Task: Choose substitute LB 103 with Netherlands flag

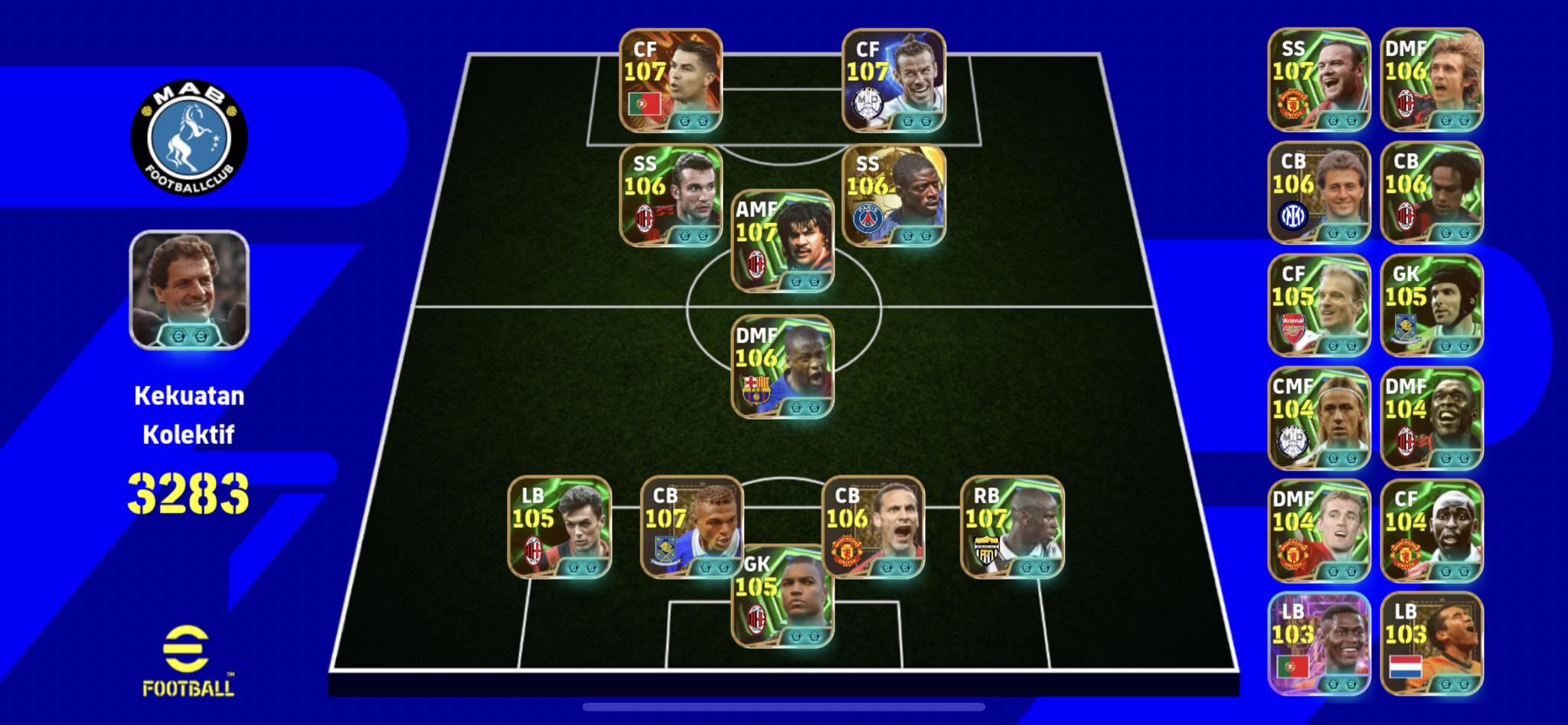Action: coord(1431,644)
